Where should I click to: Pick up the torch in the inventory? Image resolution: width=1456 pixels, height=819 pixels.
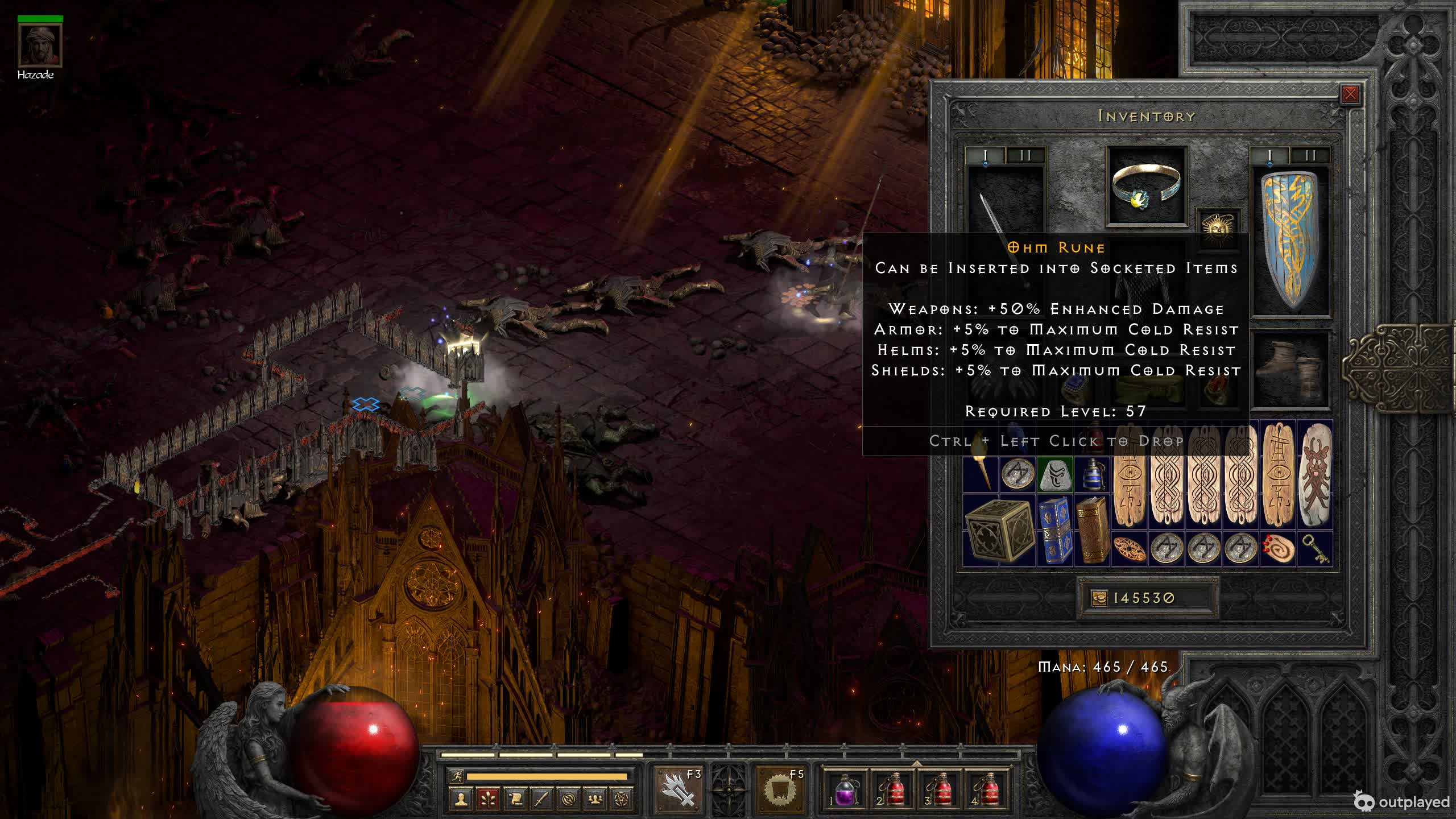[981, 474]
